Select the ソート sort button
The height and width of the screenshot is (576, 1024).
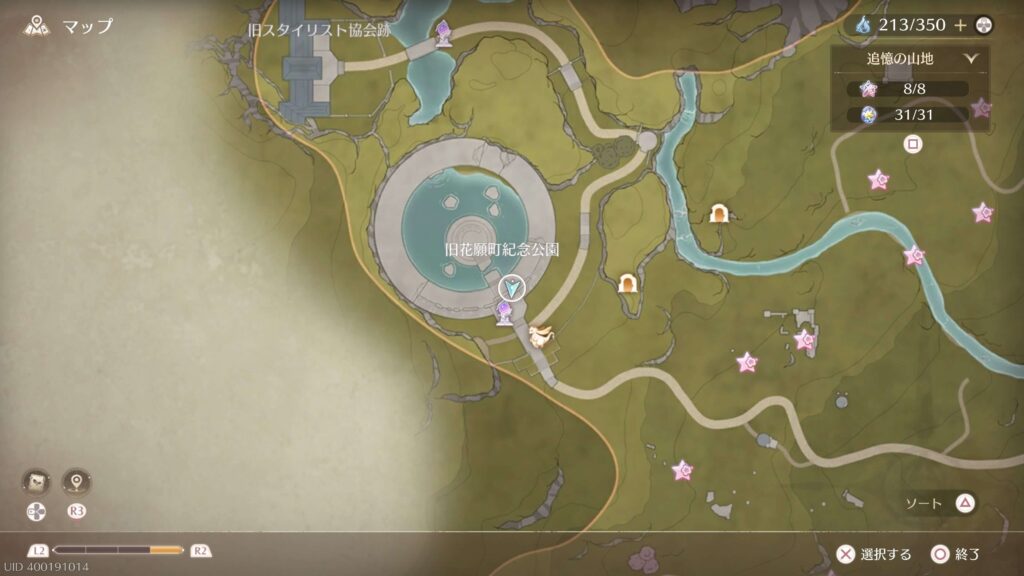pos(940,503)
